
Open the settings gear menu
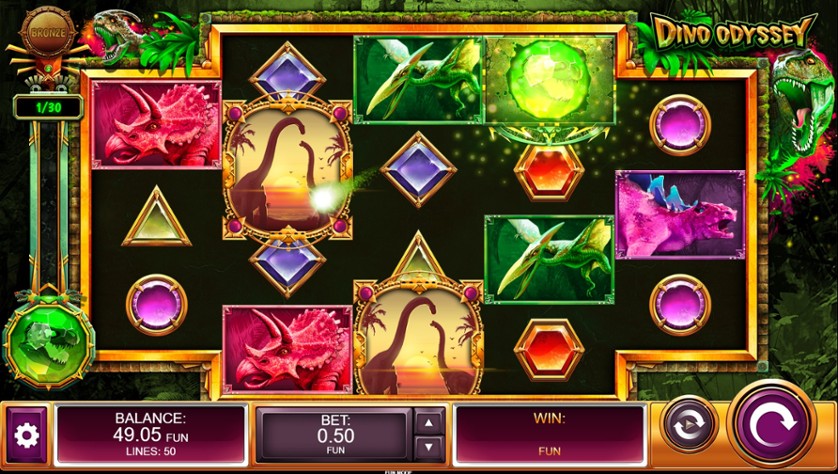(x=26, y=435)
